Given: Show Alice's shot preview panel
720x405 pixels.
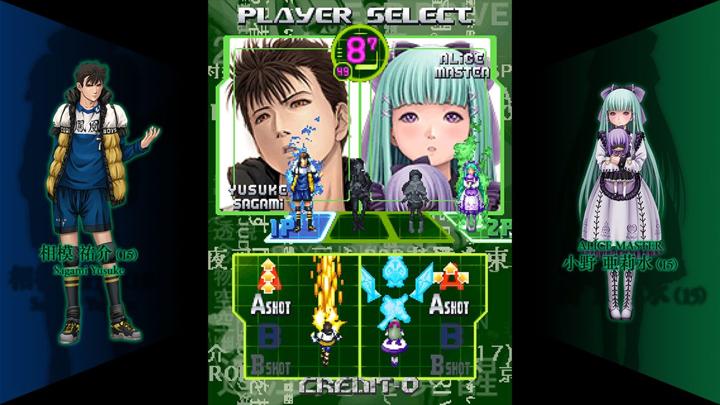Looking at the screenshot, I should pos(422,315).
